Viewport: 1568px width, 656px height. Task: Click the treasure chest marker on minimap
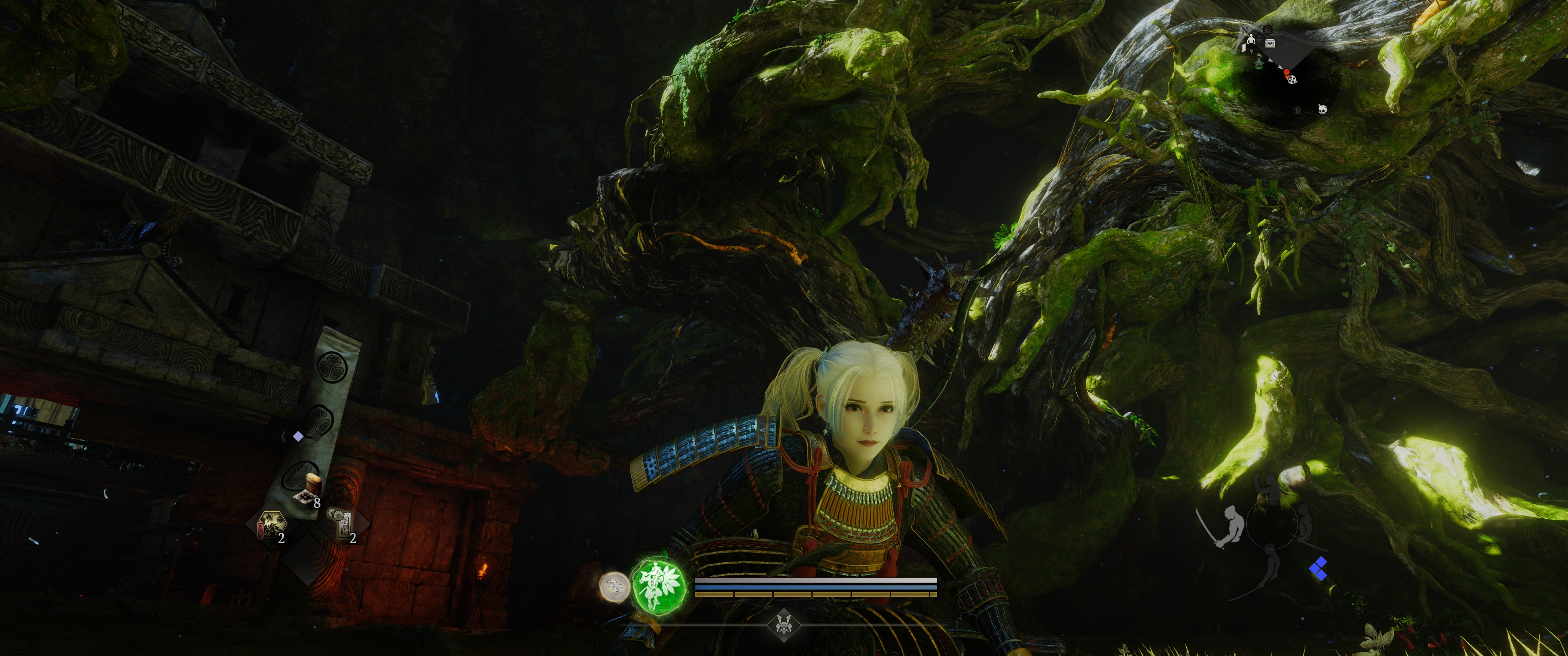[1270, 43]
